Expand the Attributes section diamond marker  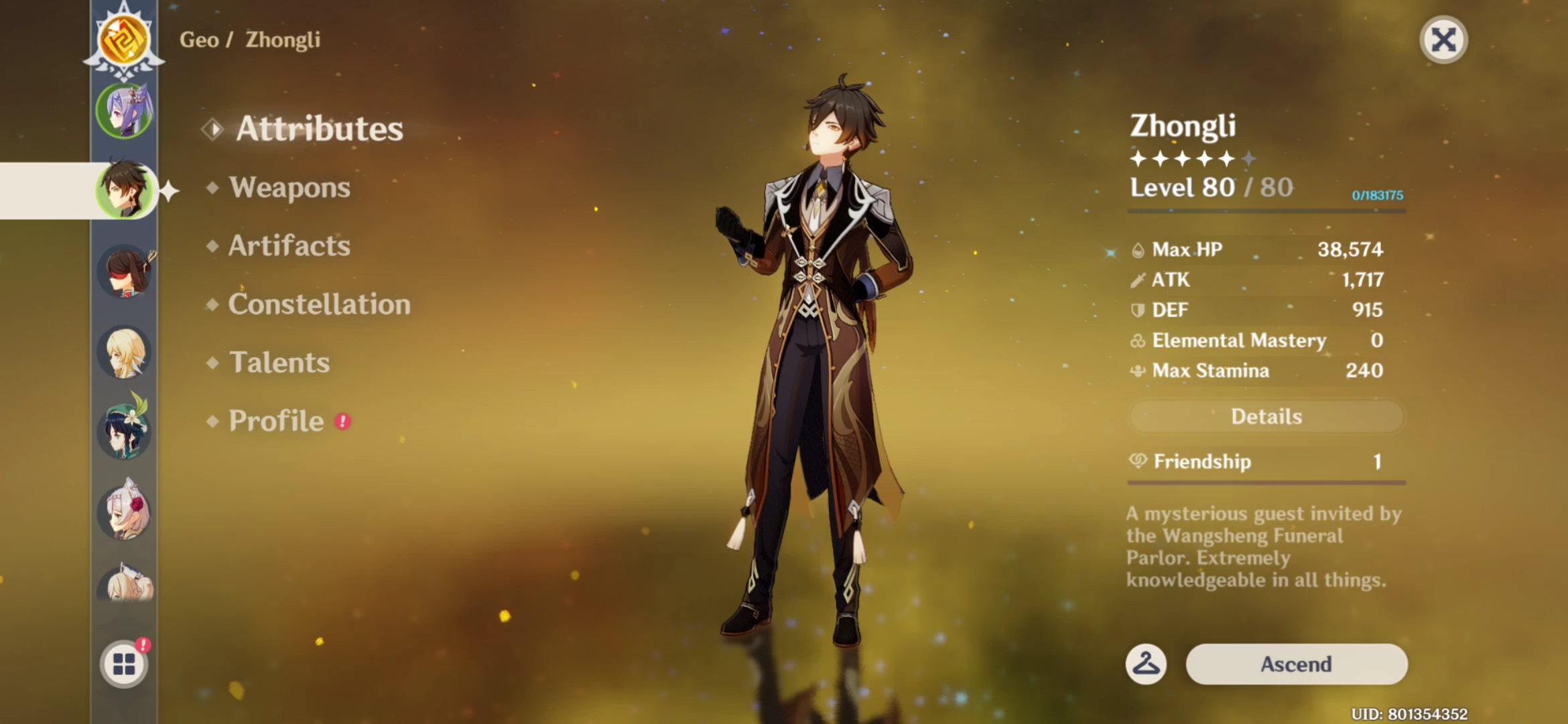coord(213,129)
